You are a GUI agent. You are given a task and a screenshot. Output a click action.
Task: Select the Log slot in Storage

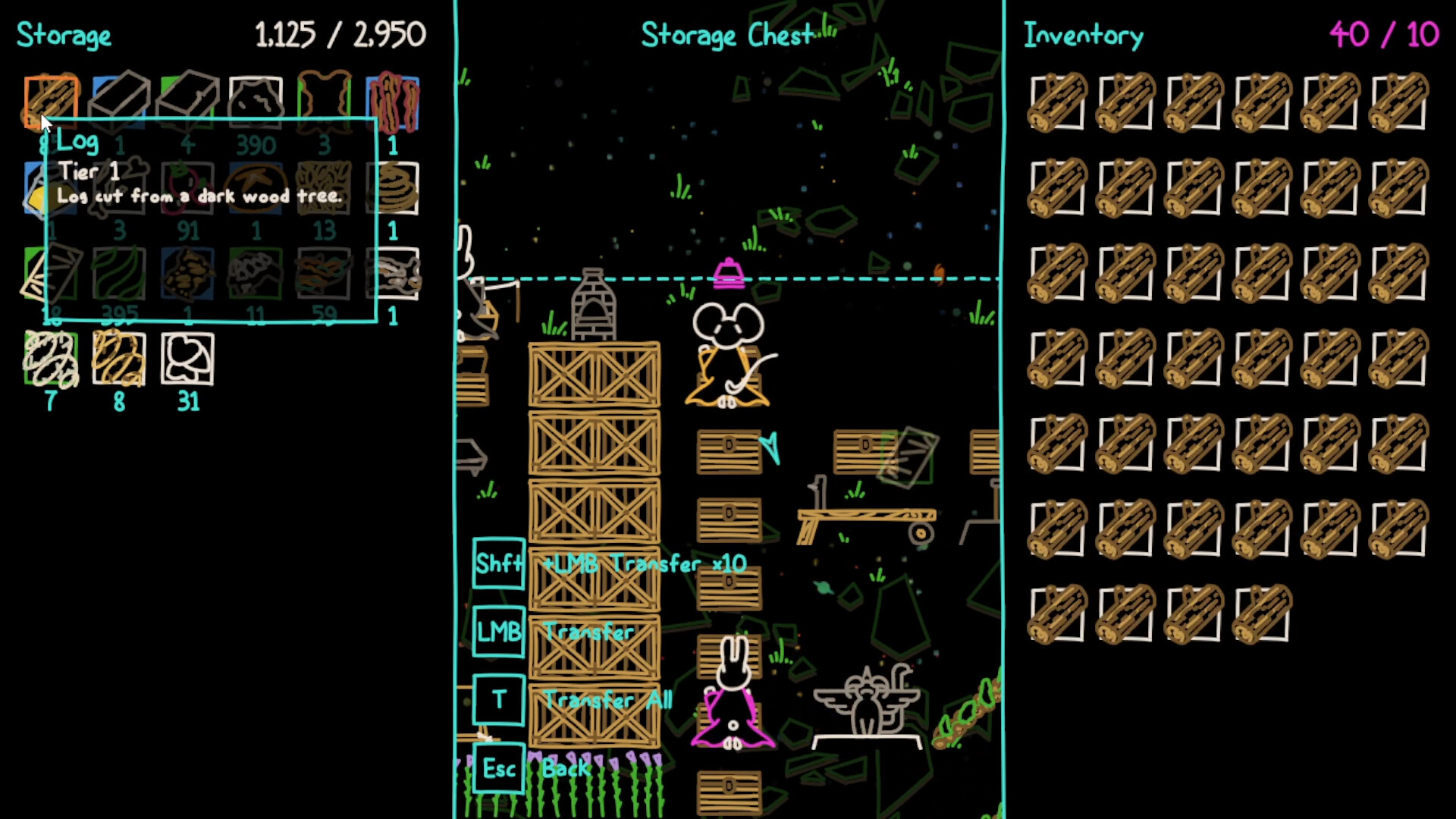pos(51,101)
